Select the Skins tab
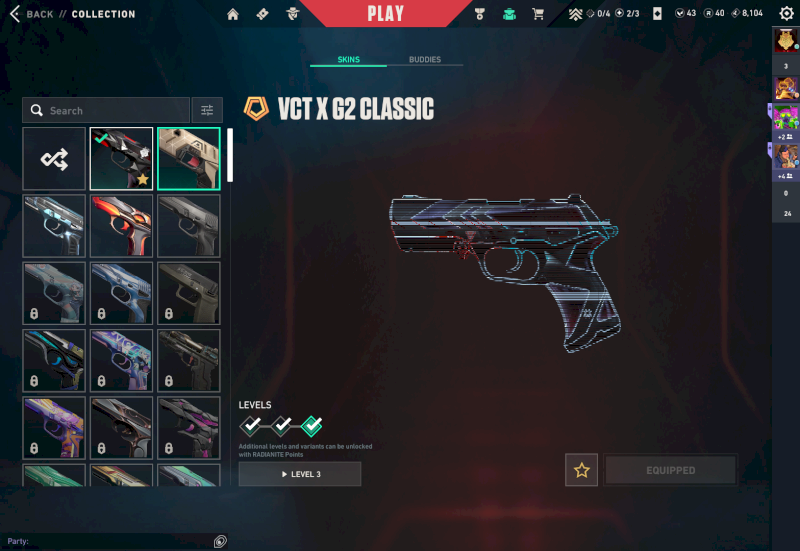Image resolution: width=800 pixels, height=551 pixels. [348, 60]
